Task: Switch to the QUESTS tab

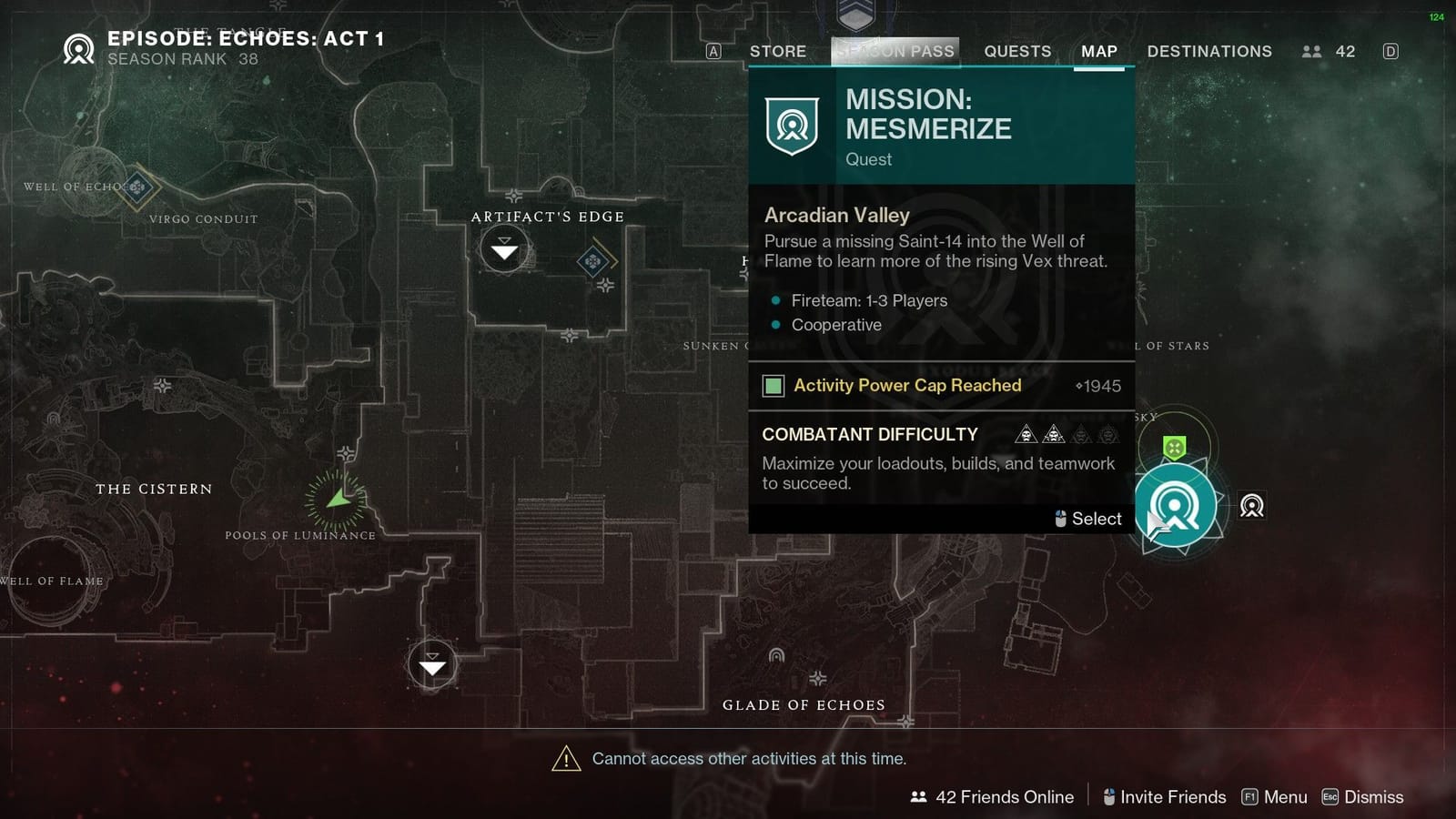Action: point(1017,51)
